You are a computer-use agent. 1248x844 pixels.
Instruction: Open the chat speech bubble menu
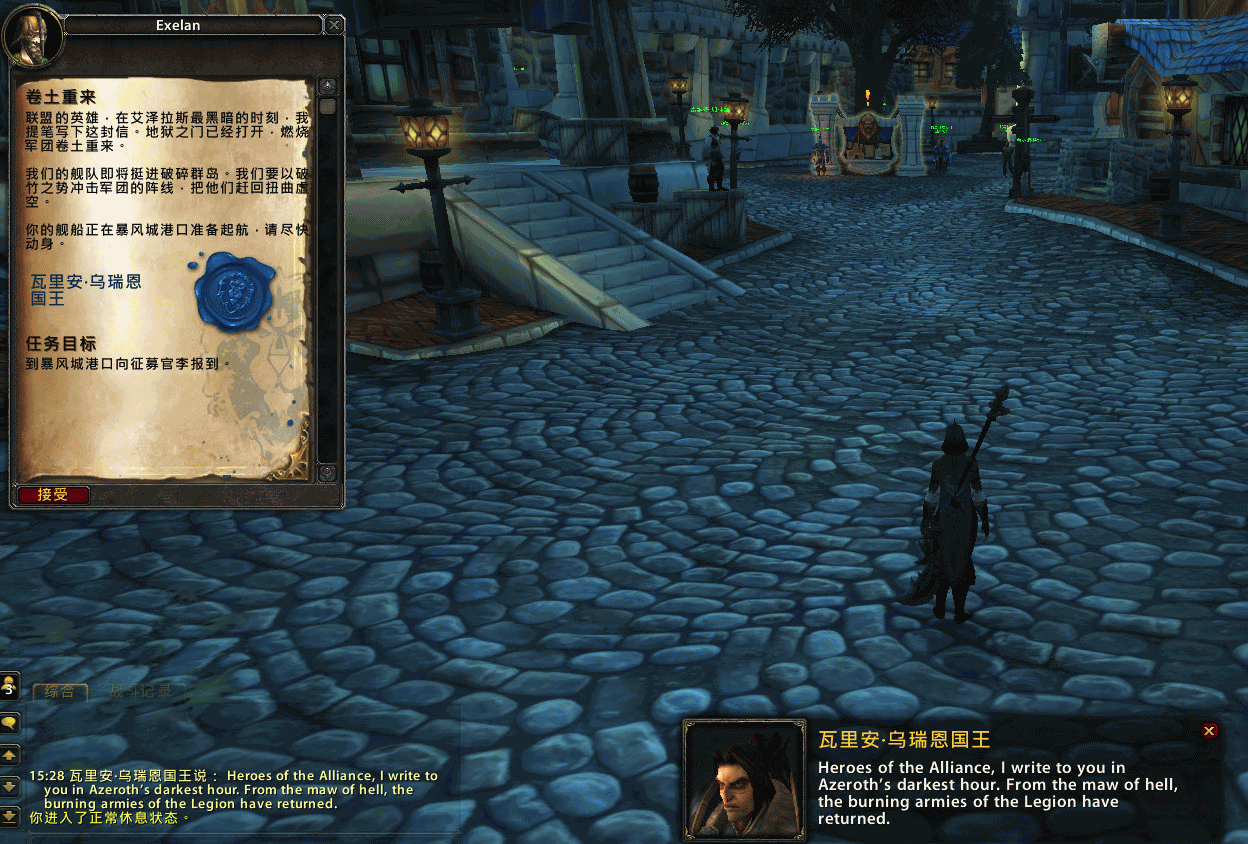(10, 721)
